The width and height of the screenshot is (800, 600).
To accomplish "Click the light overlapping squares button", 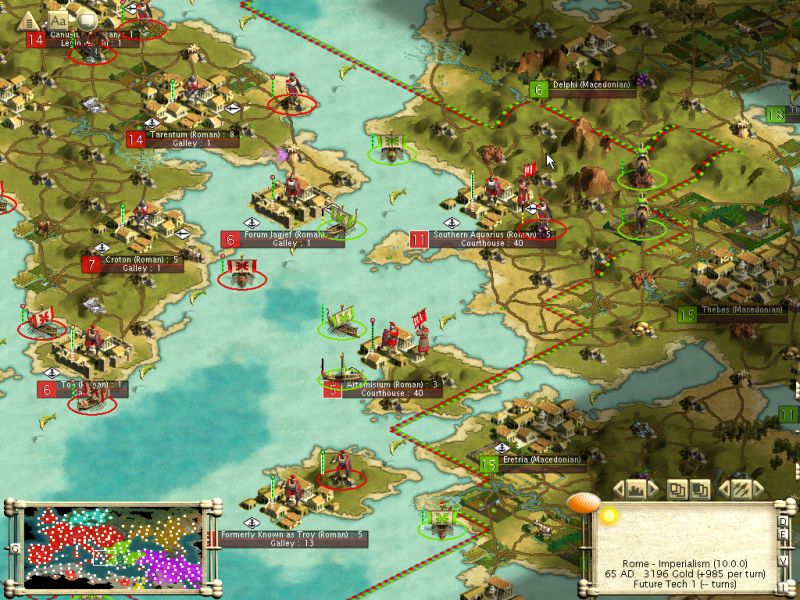I will click(677, 489).
